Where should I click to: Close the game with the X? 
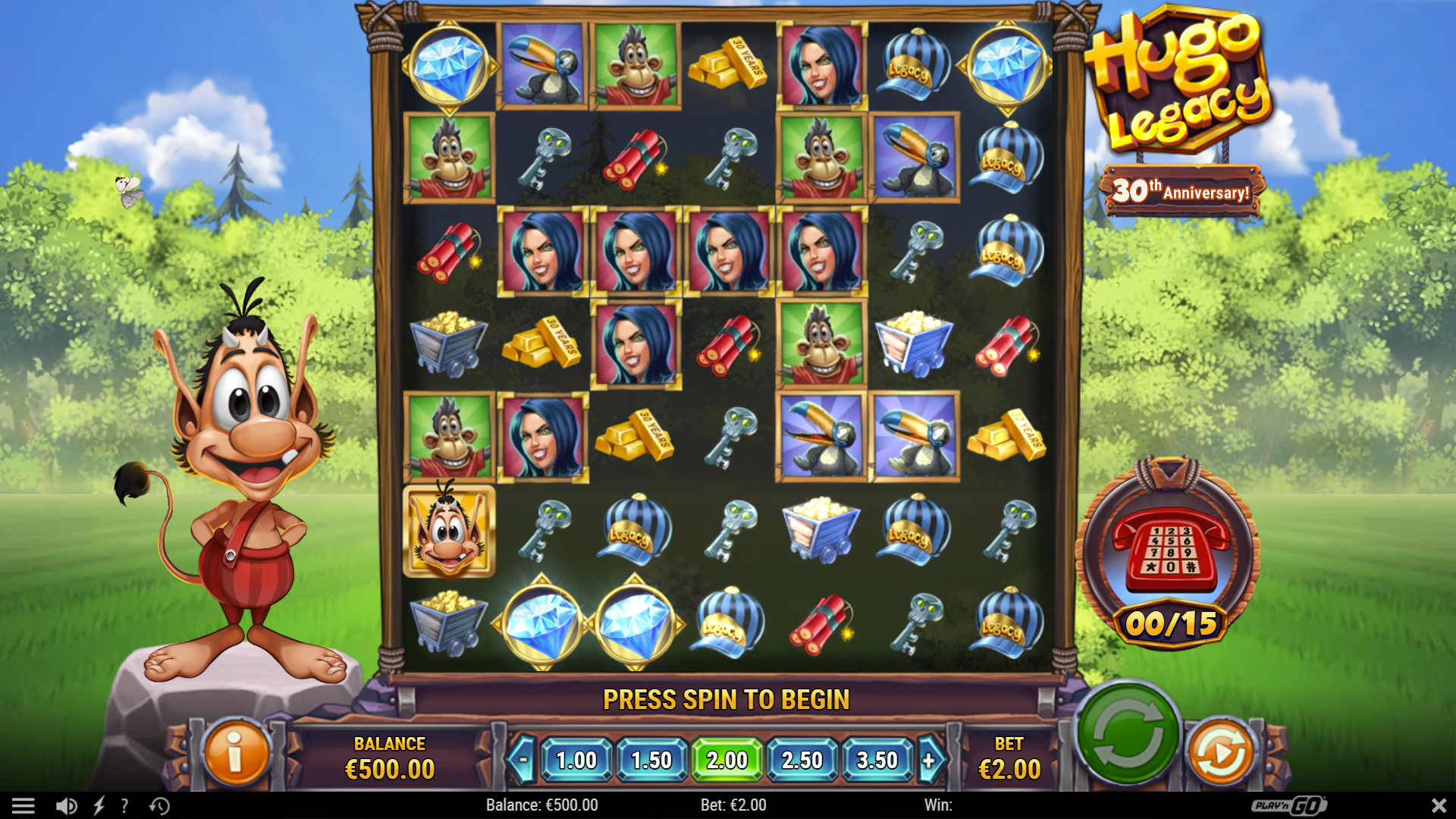tap(1438, 806)
